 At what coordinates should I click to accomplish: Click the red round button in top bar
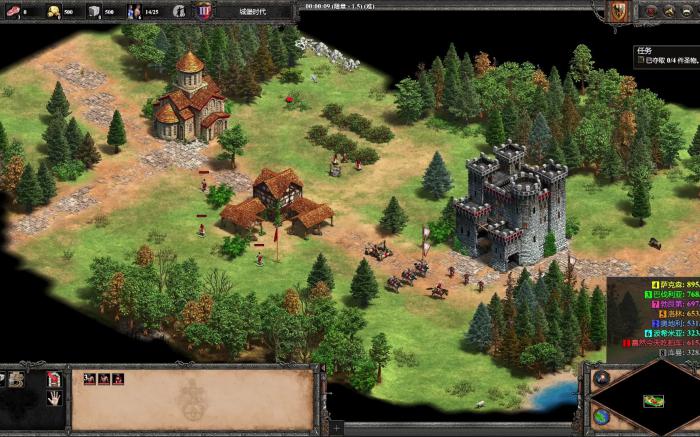[x=649, y=12]
